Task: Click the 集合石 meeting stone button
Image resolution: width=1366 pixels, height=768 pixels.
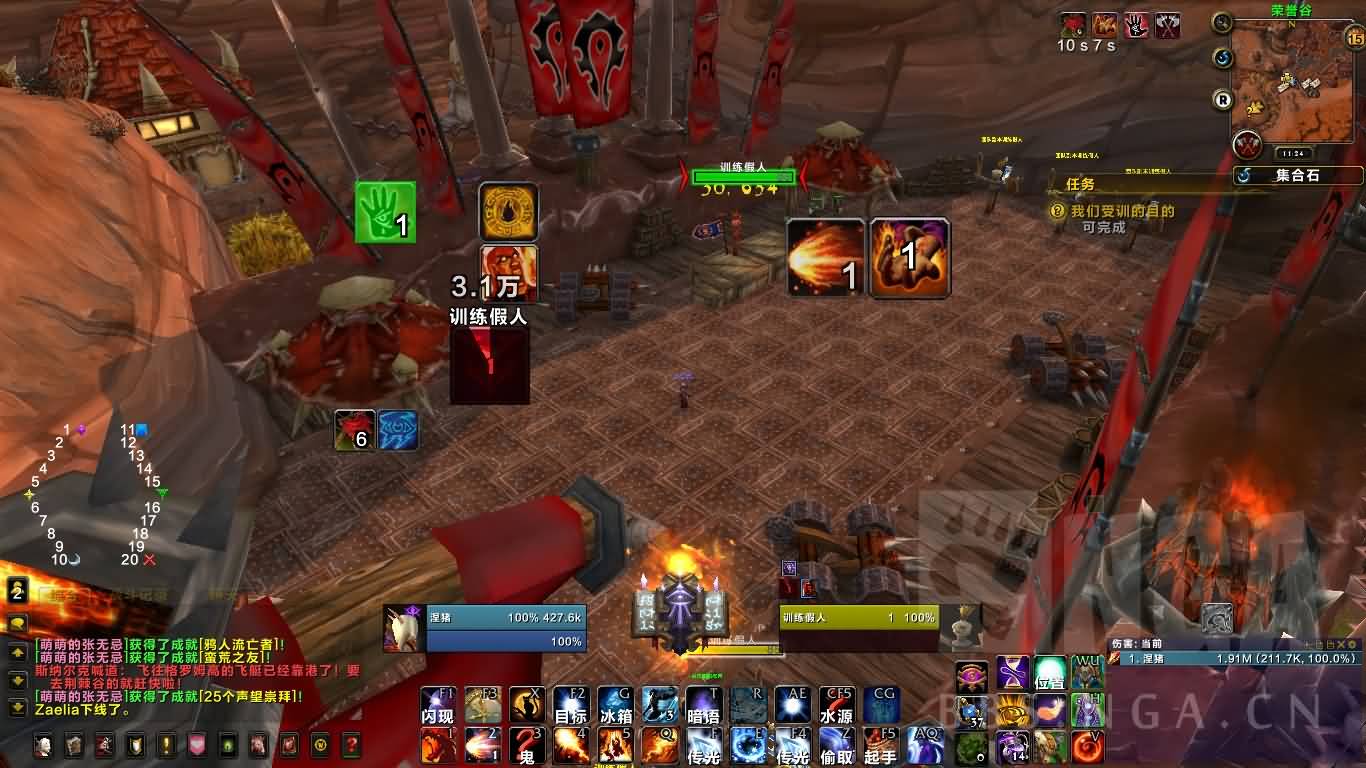Action: point(1298,175)
